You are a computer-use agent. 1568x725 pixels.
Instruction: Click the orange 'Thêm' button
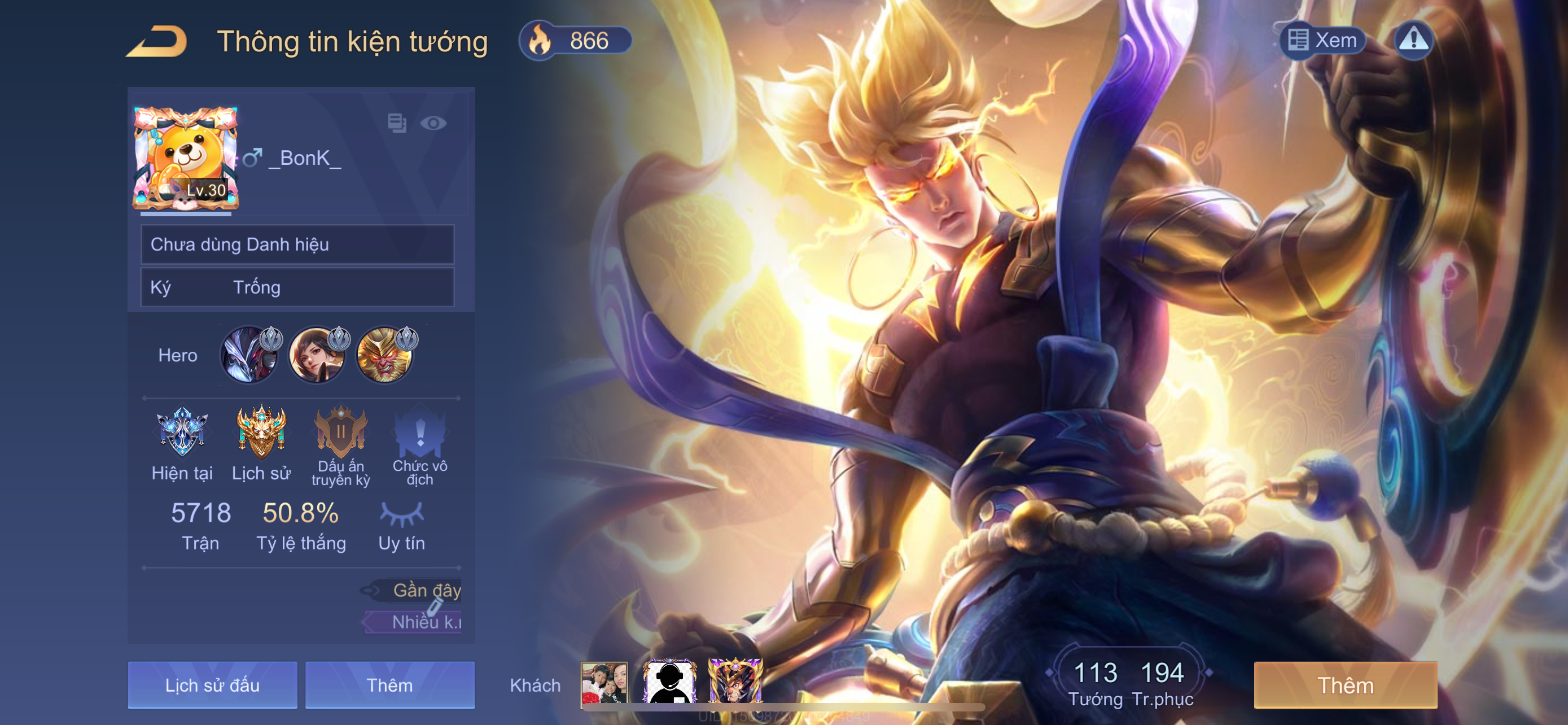(1345, 685)
